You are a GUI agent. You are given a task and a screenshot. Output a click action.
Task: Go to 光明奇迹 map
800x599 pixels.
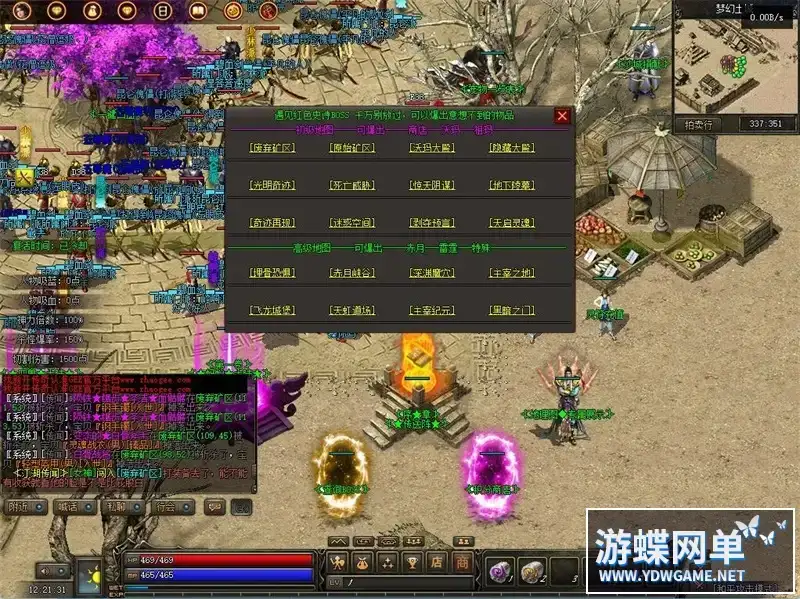coord(271,185)
